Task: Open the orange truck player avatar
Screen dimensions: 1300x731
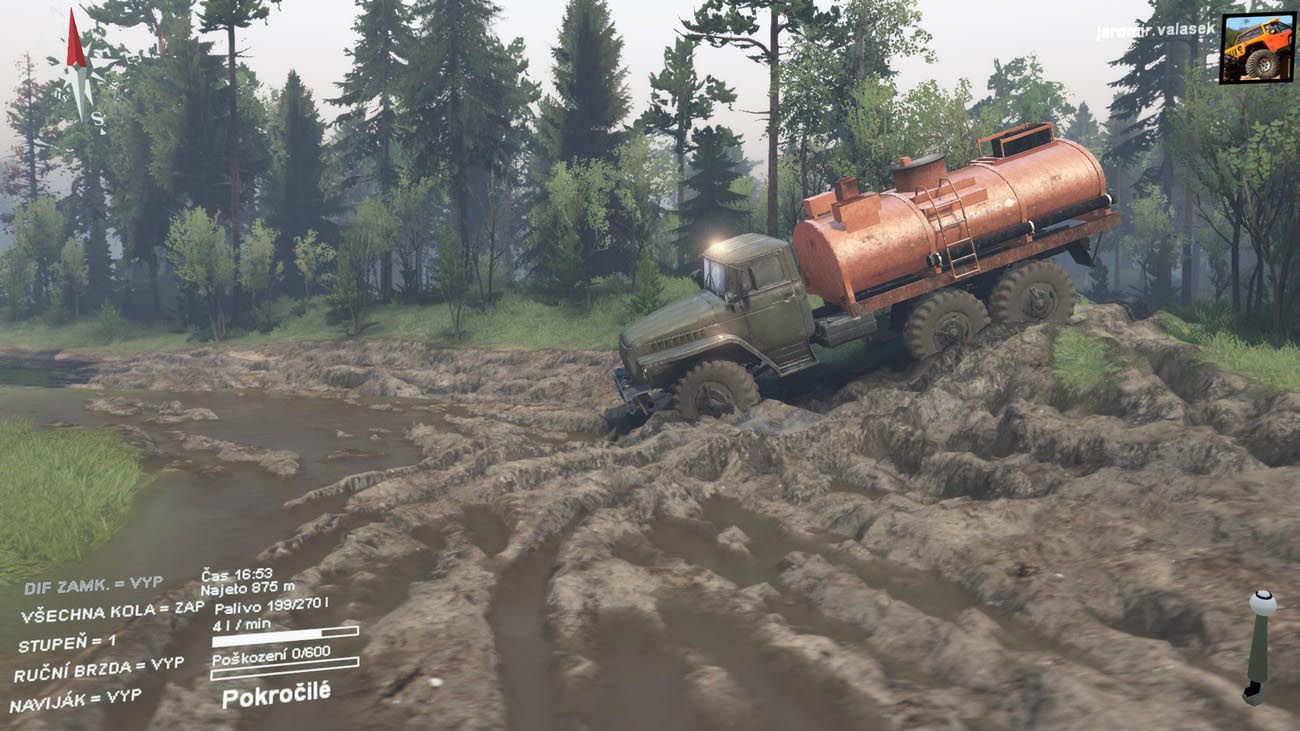Action: click(x=1257, y=47)
